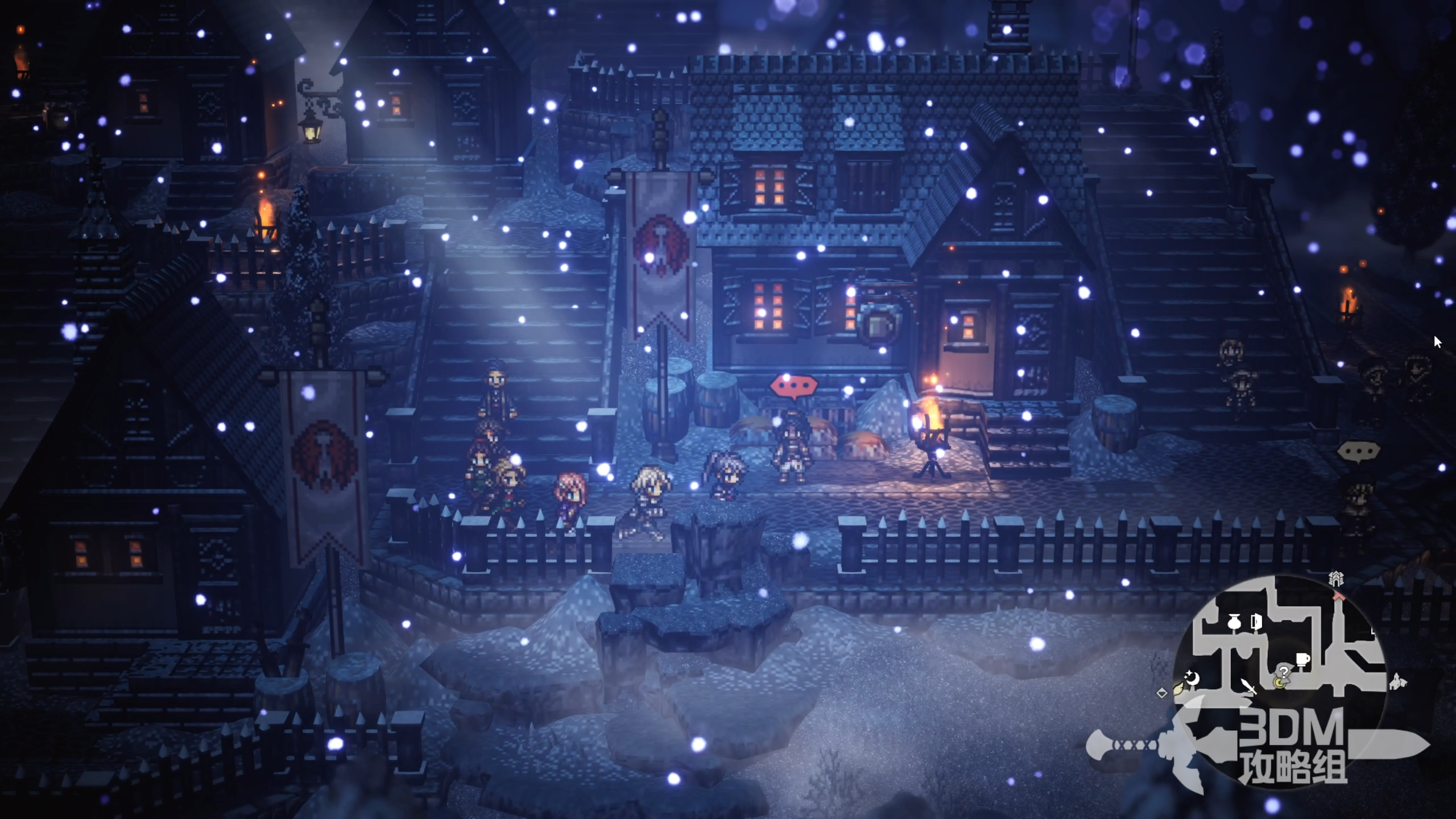Viewport: 1456px width, 819px height.
Task: Click the 3DM watermark logo
Action: point(1291,745)
